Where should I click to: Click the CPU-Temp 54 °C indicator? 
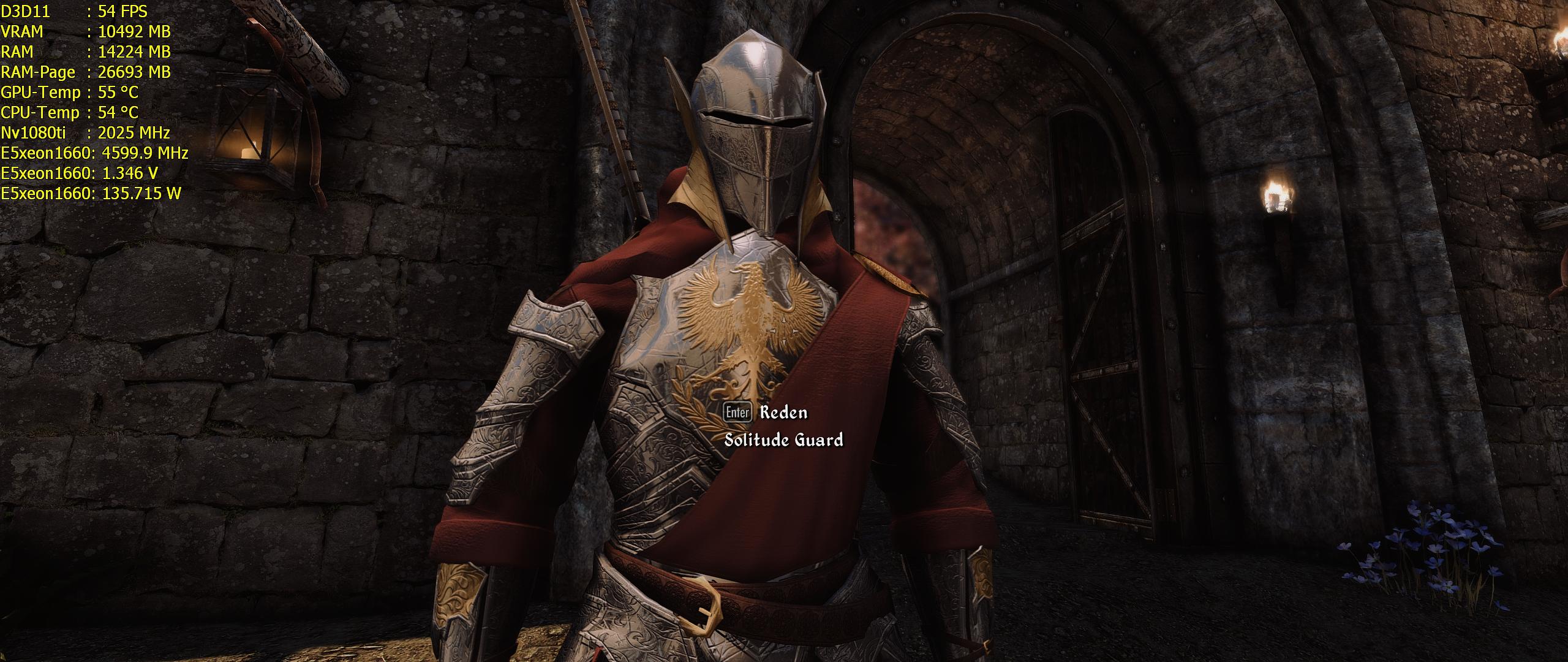(x=70, y=113)
